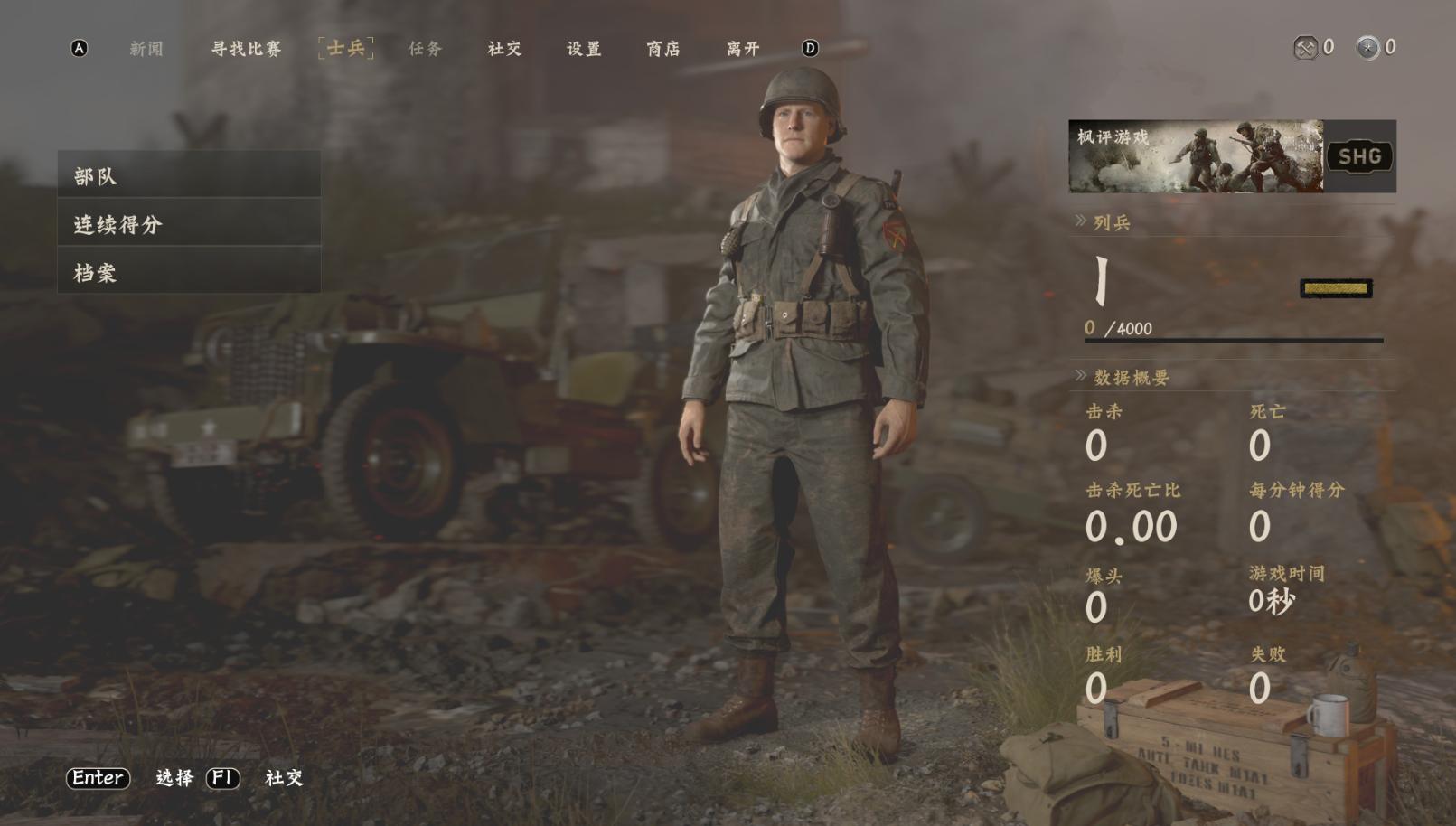Switch to the 社交 social tab
Screen dimensions: 1456x826
[x=504, y=49]
